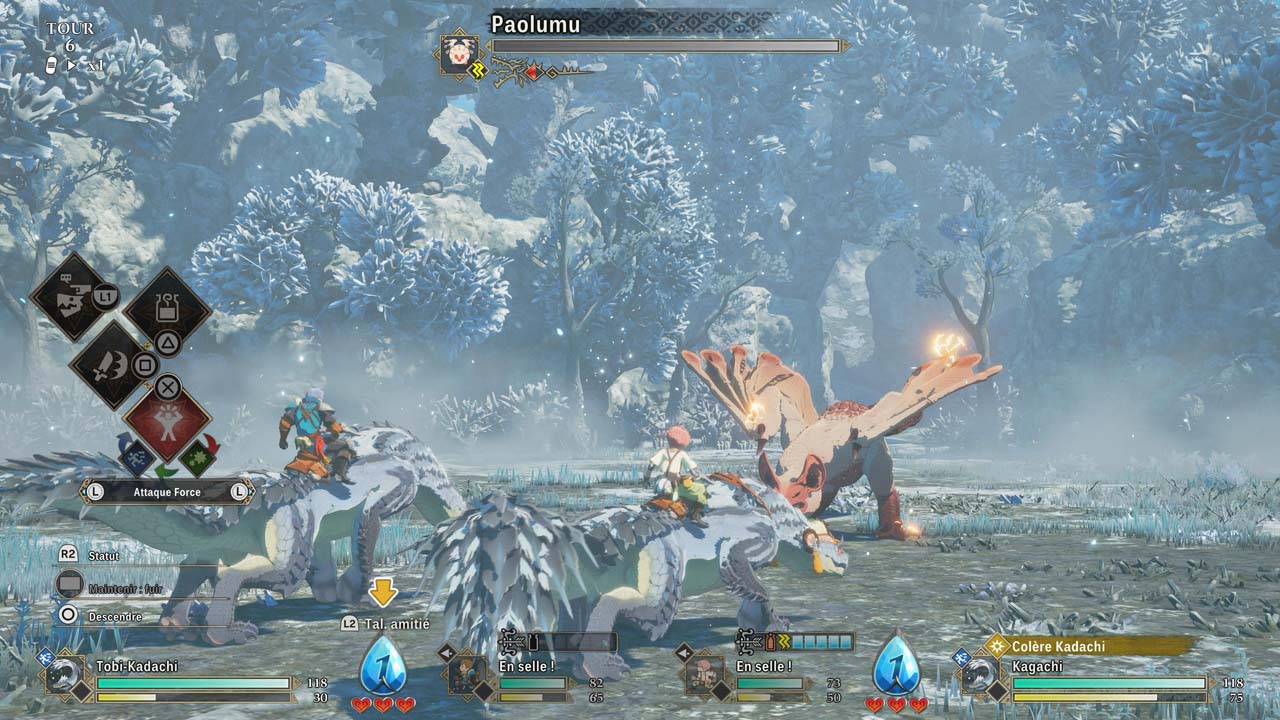
Task: Open the monster orders command diamond
Action: 72,296
